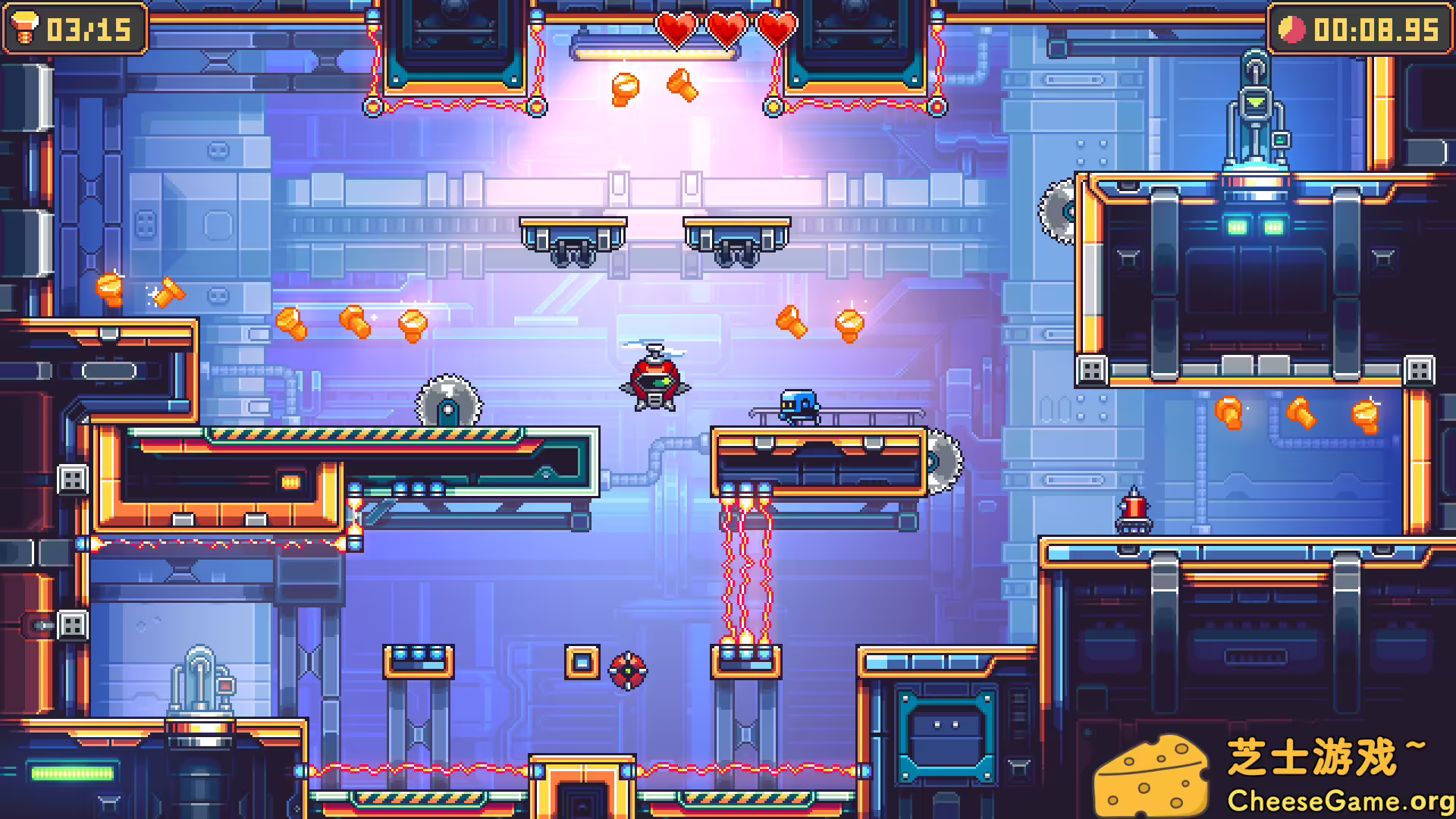Click the red spiky mine on right ledge
The height and width of the screenshot is (819, 1456).
pyautogui.click(x=1134, y=516)
